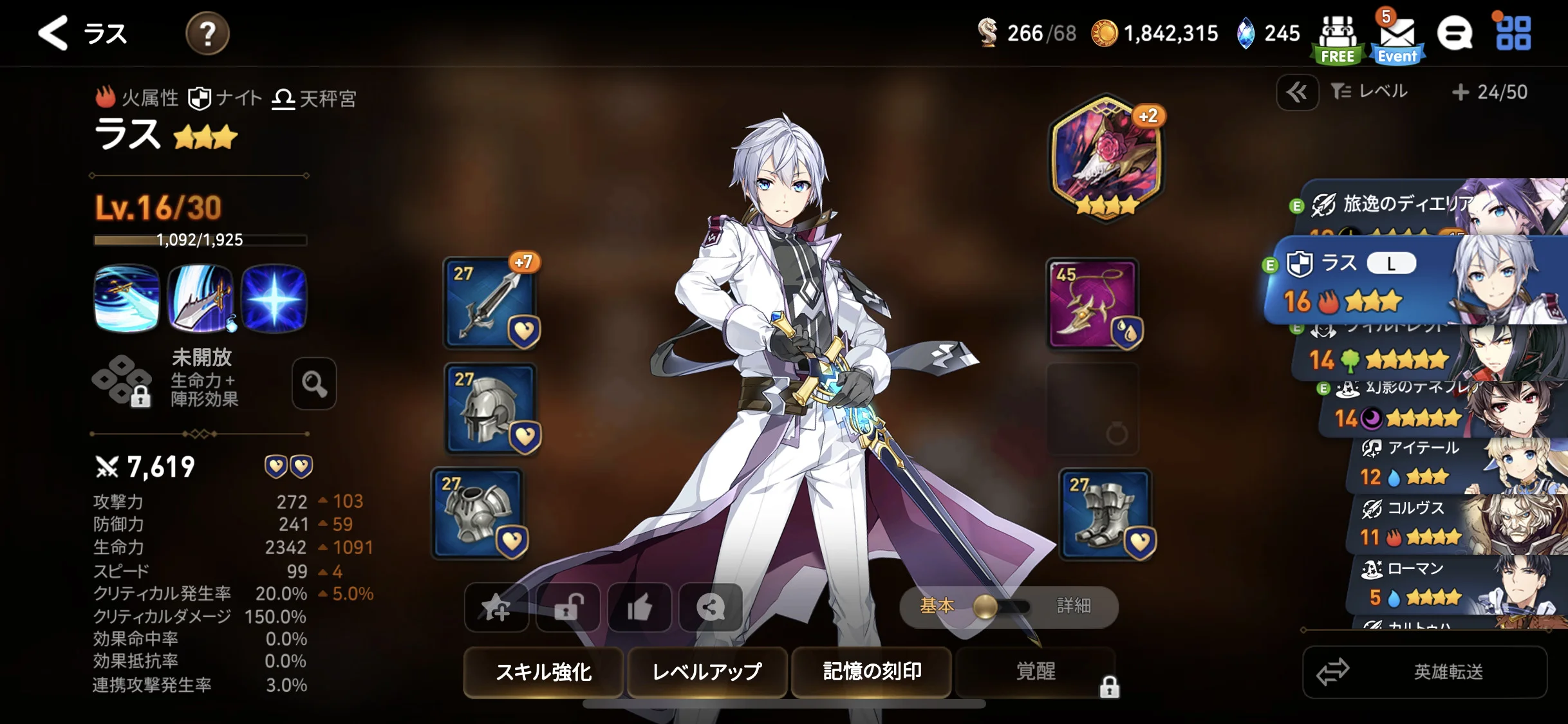Claim the FREE summon gift icon
Image resolution: width=1568 pixels, height=724 pixels.
pos(1338,39)
